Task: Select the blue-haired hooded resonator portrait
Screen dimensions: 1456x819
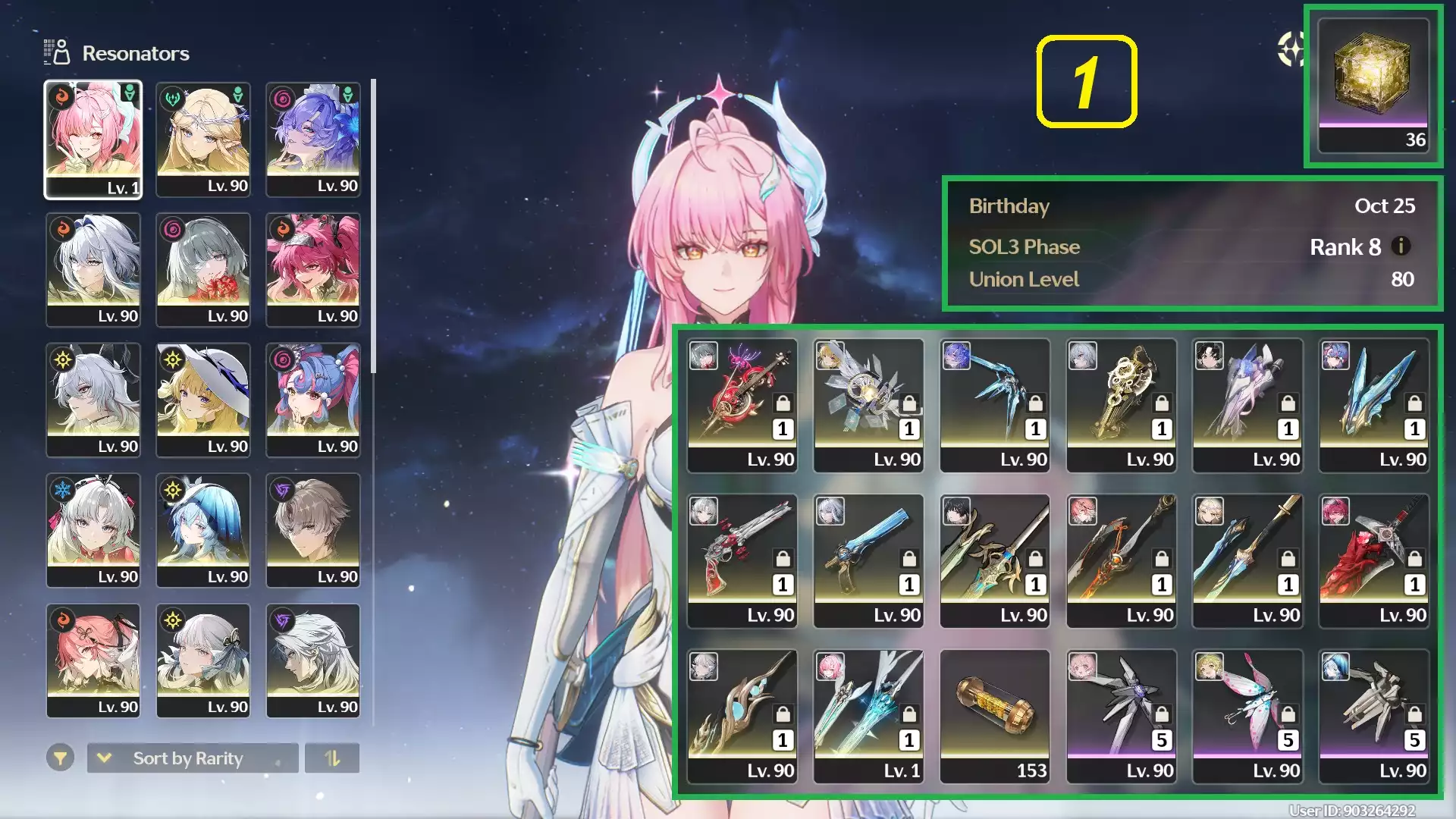Action: 202,530
